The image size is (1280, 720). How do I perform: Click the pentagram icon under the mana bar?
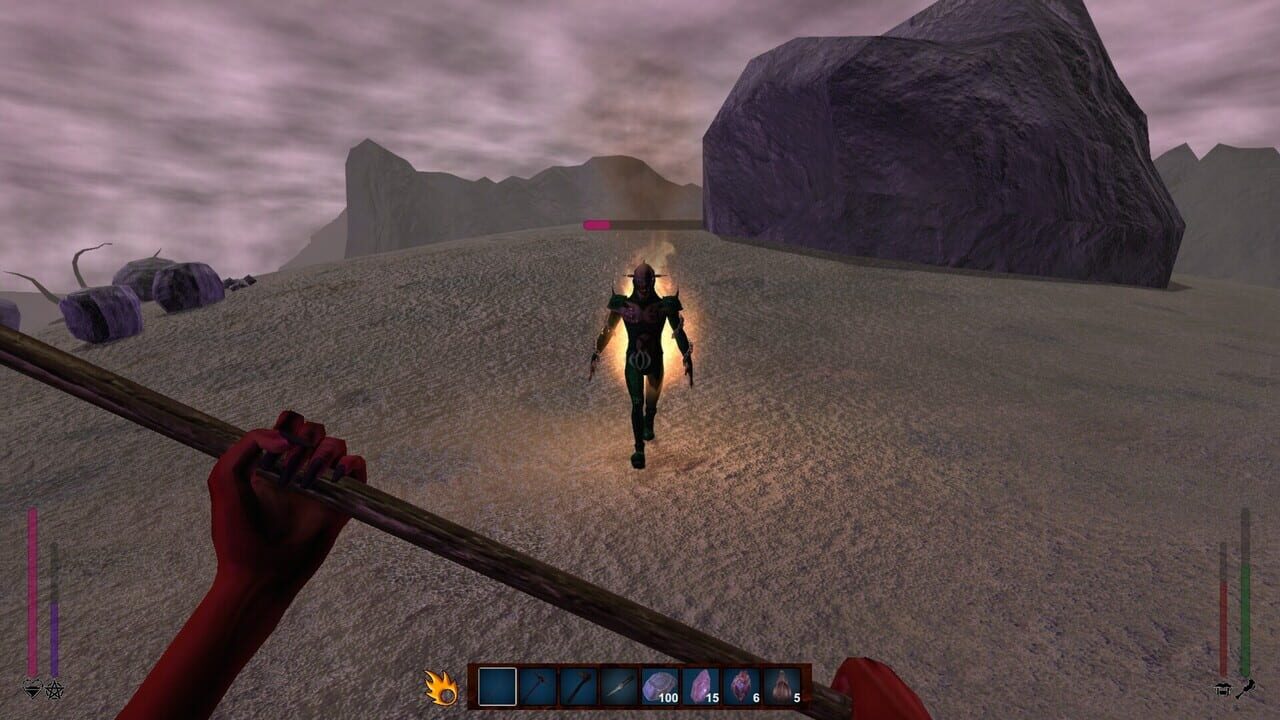[54, 690]
